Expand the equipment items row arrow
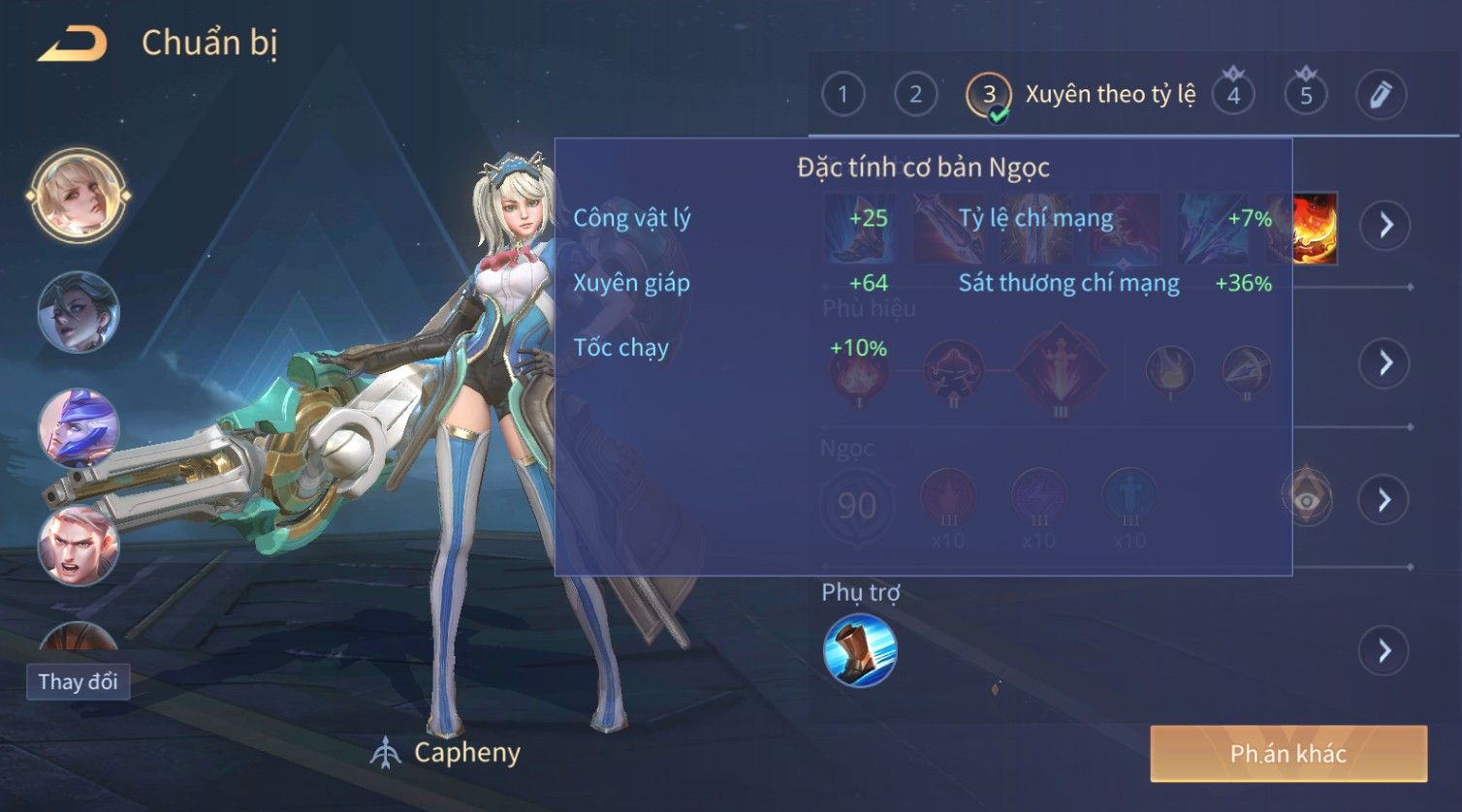Viewport: 1462px width, 812px height. (1384, 225)
